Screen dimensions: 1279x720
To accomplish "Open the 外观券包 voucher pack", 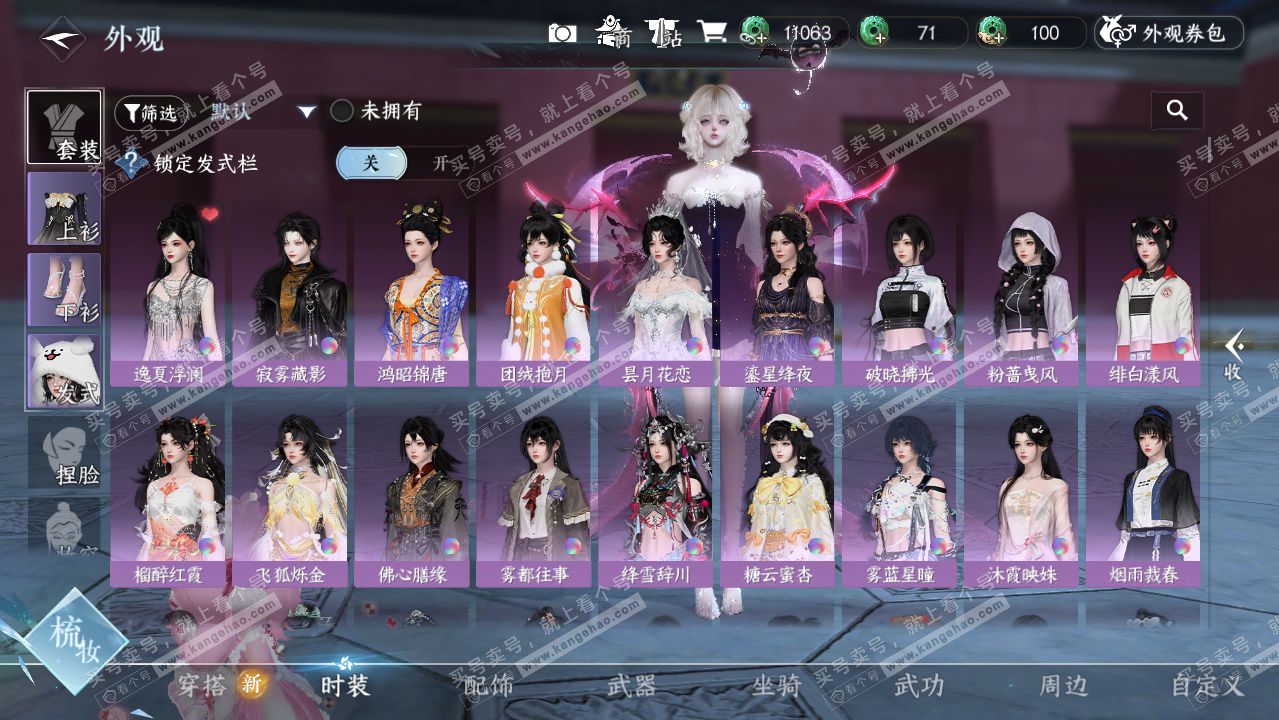I will 1169,33.
